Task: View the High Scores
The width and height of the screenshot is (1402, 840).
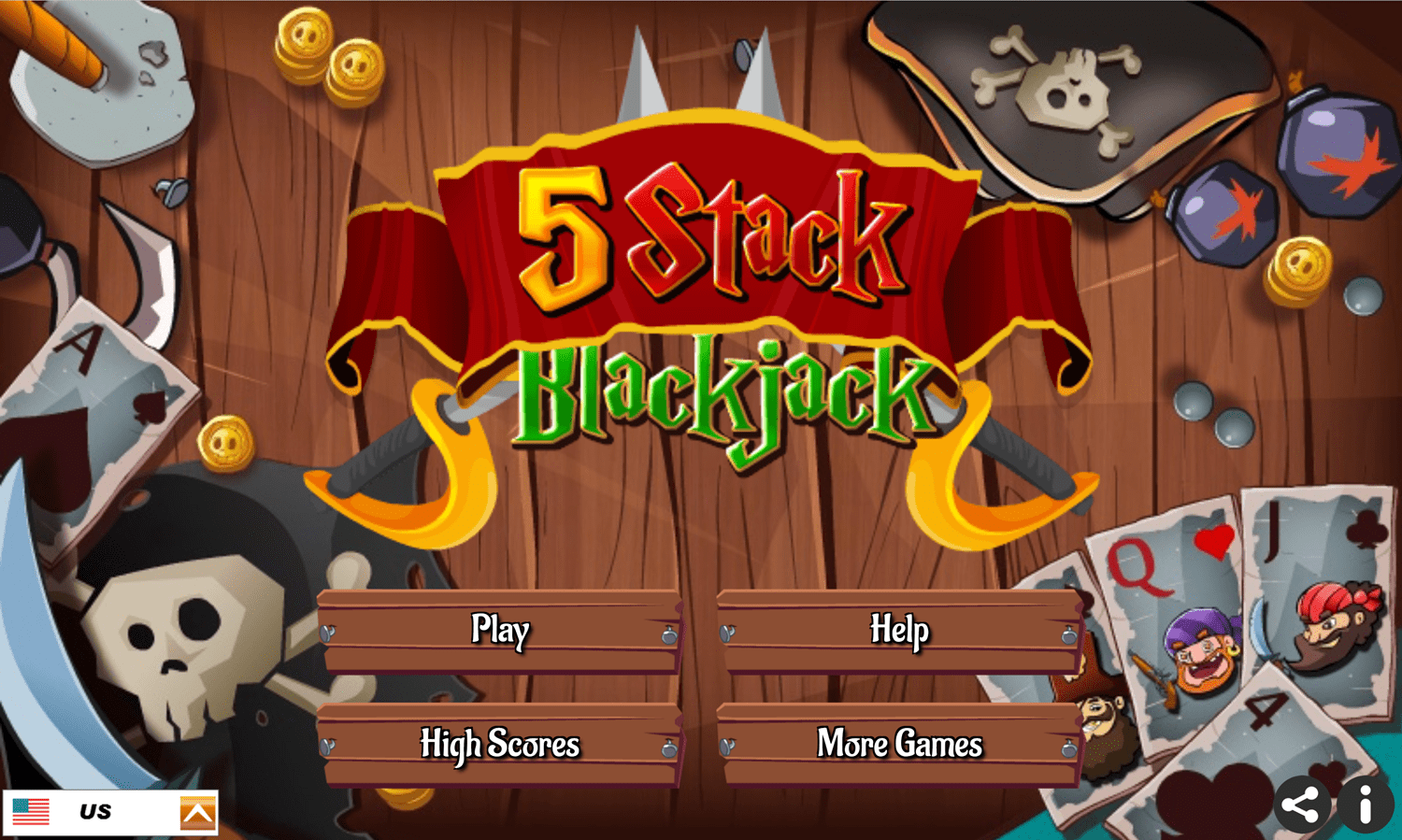Action: pos(501,745)
